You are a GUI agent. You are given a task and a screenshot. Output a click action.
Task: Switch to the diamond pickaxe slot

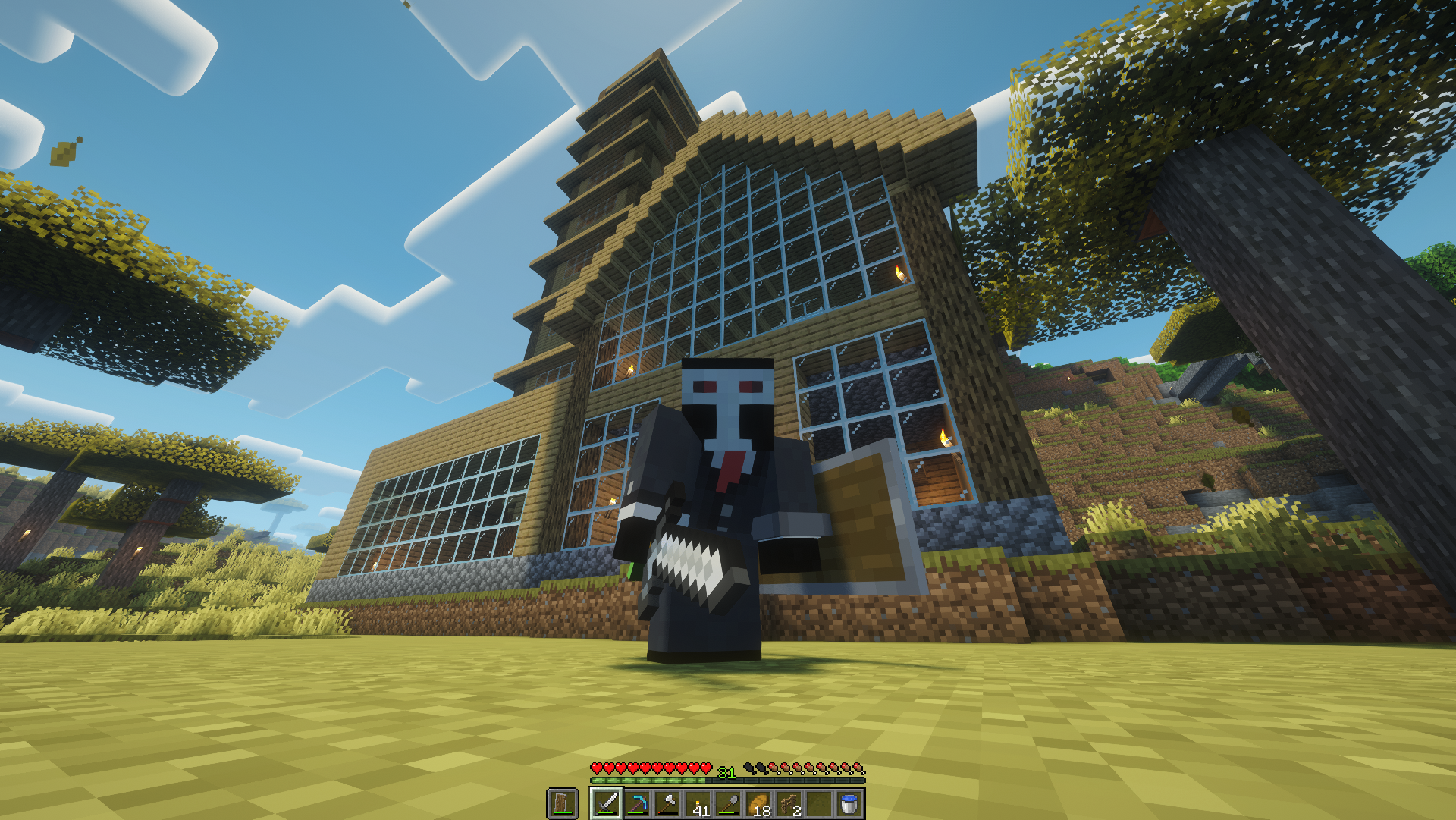[x=637, y=803]
